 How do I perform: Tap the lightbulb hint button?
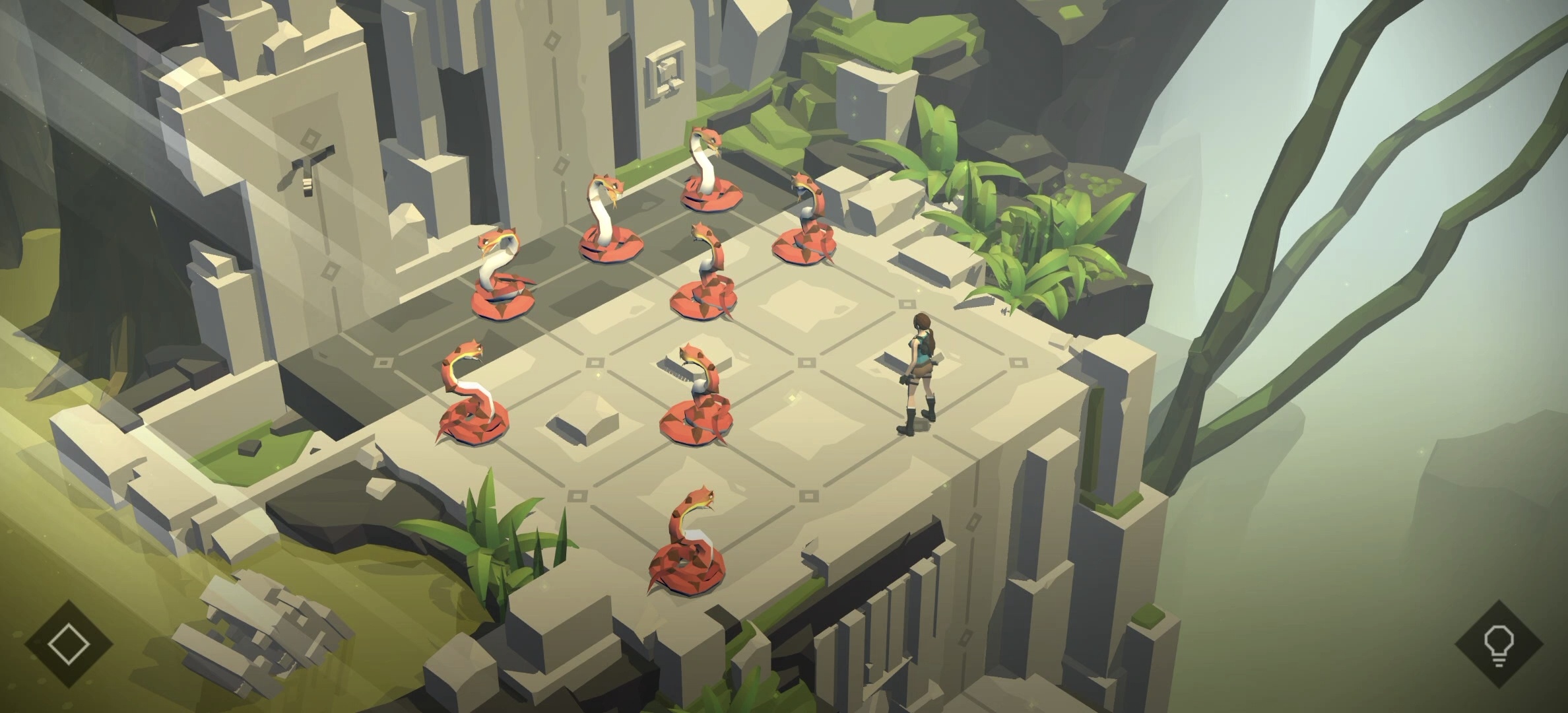[x=1498, y=644]
